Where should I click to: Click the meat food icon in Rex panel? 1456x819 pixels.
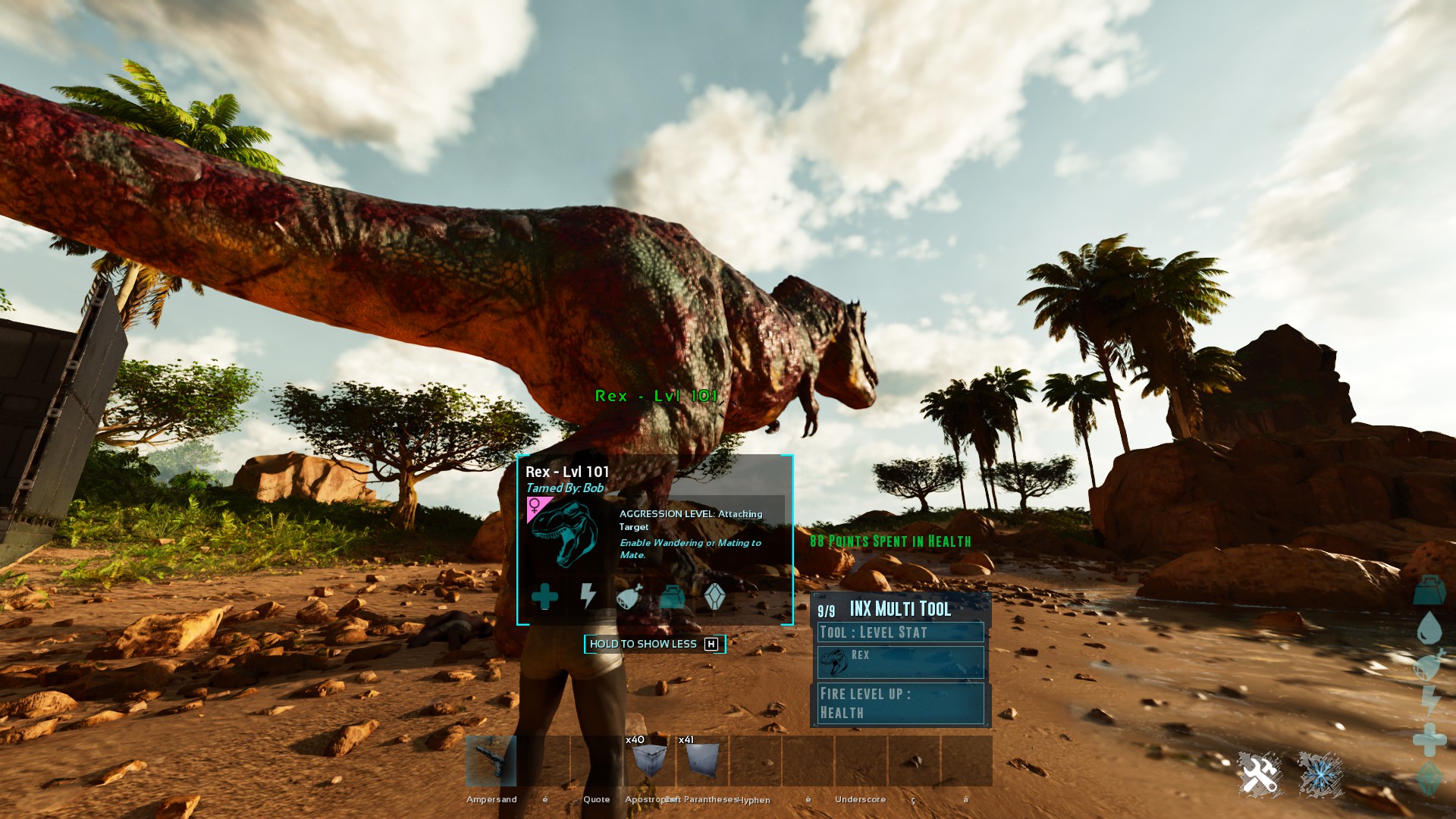coord(629,597)
